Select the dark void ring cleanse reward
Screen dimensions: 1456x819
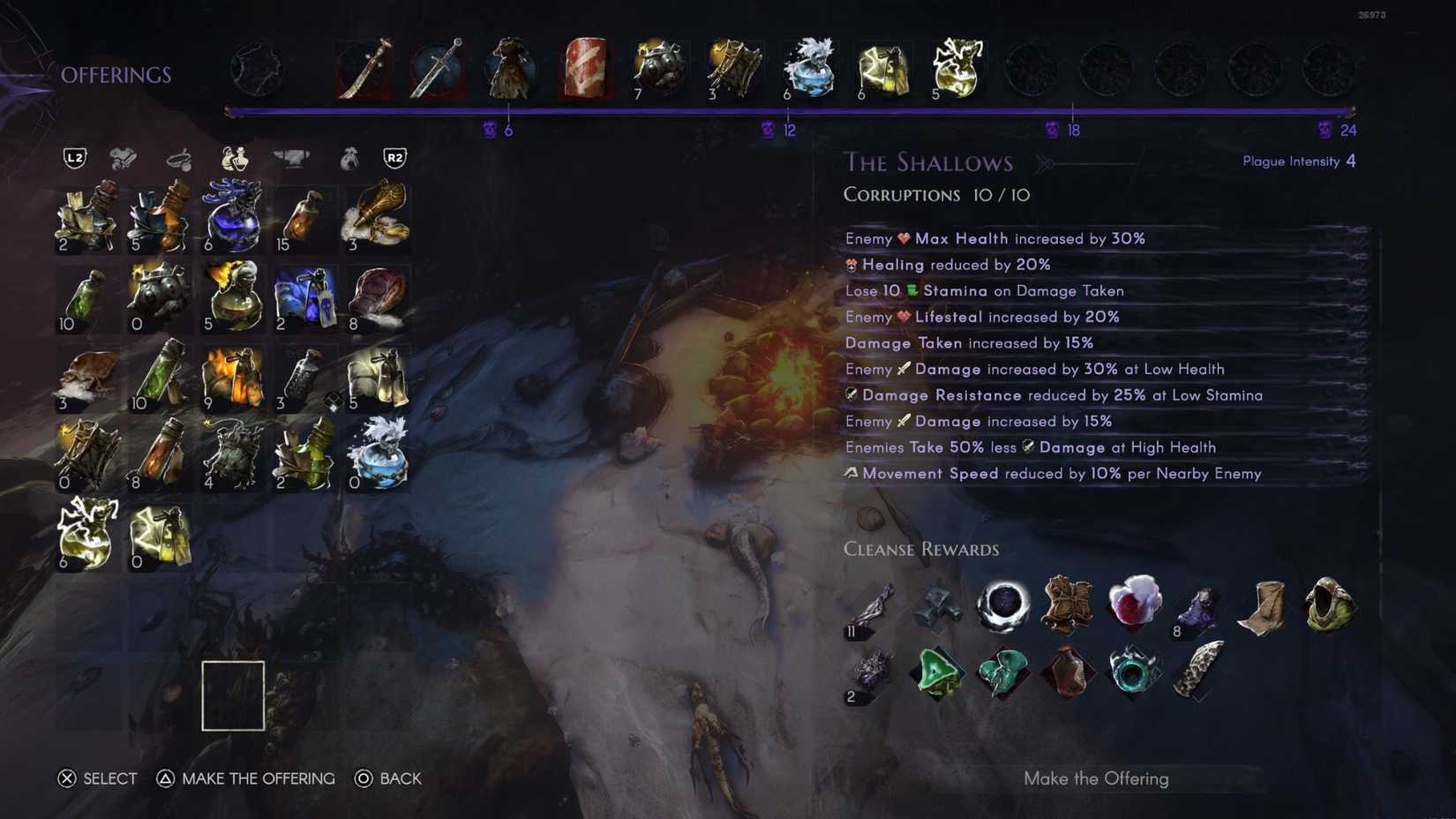click(x=1003, y=605)
